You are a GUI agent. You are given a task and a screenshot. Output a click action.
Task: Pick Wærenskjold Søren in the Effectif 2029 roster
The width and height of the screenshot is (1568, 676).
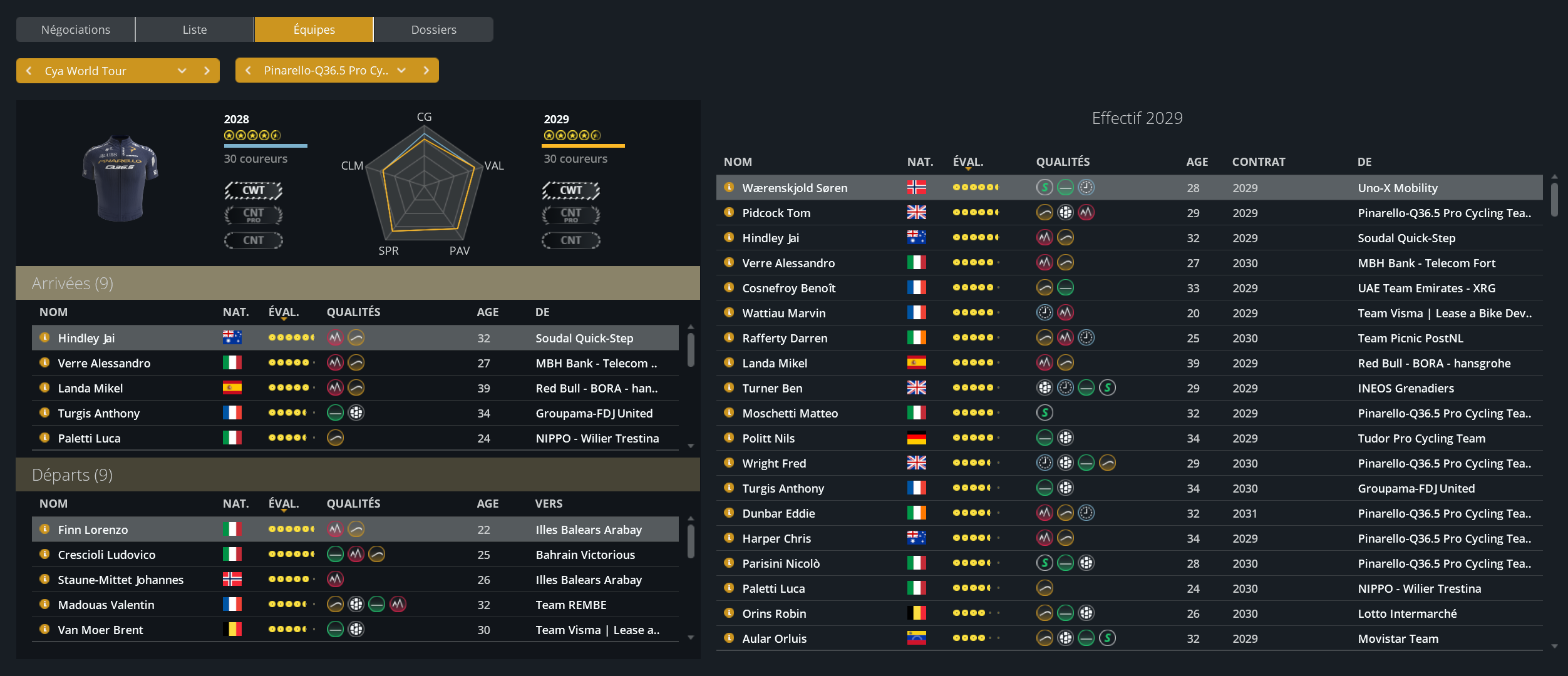[x=795, y=188]
